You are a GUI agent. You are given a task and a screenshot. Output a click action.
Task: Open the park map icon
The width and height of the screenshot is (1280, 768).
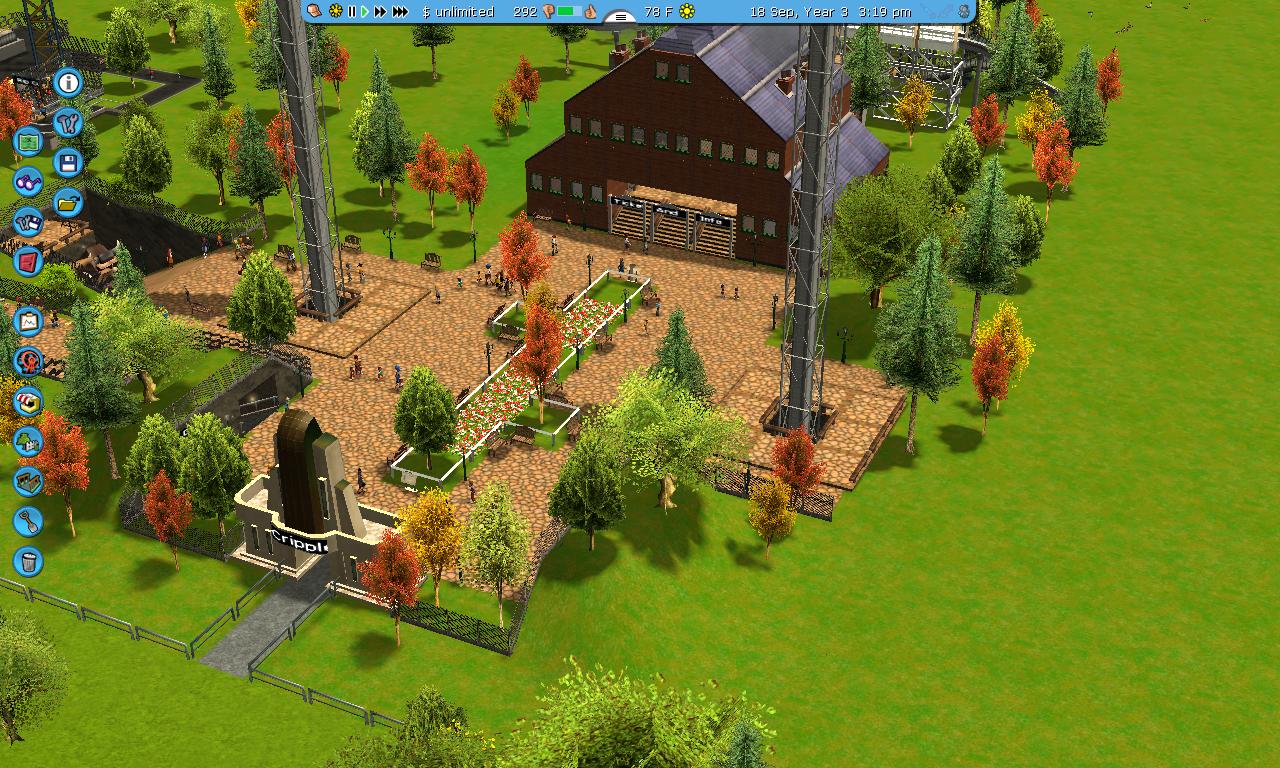28,141
